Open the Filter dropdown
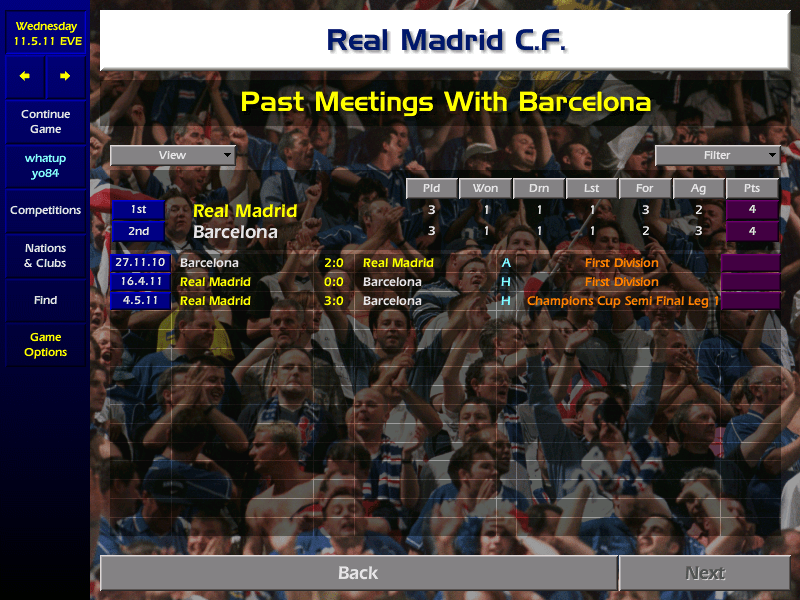 click(717, 155)
